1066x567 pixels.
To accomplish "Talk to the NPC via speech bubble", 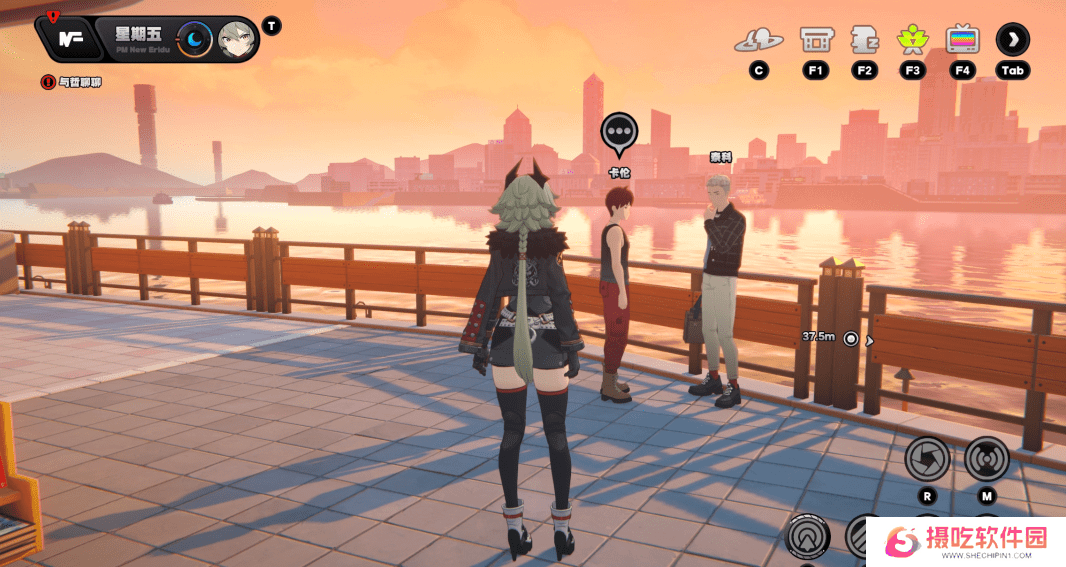I will click(619, 132).
